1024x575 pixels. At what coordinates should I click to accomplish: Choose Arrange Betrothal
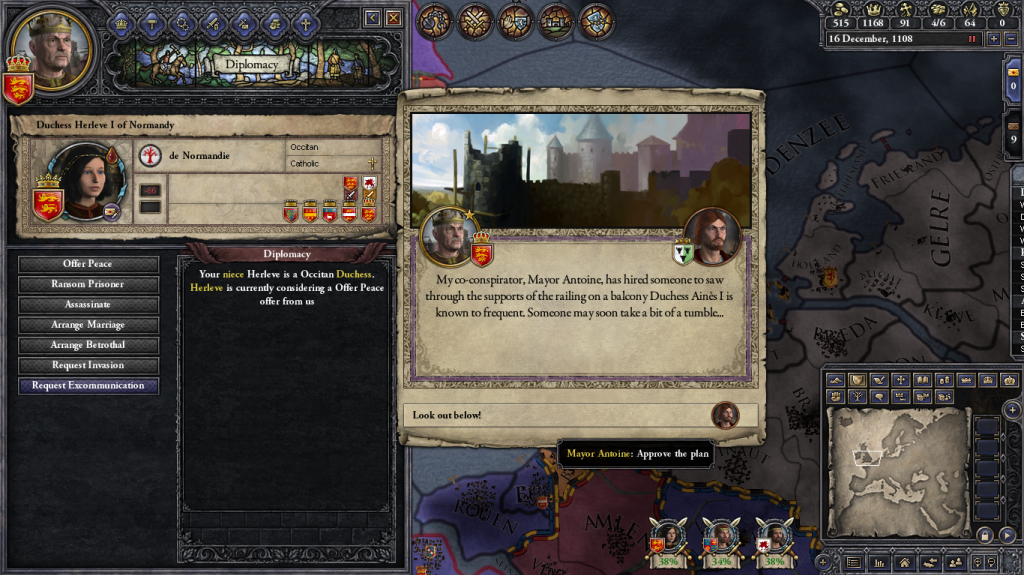(x=88, y=345)
